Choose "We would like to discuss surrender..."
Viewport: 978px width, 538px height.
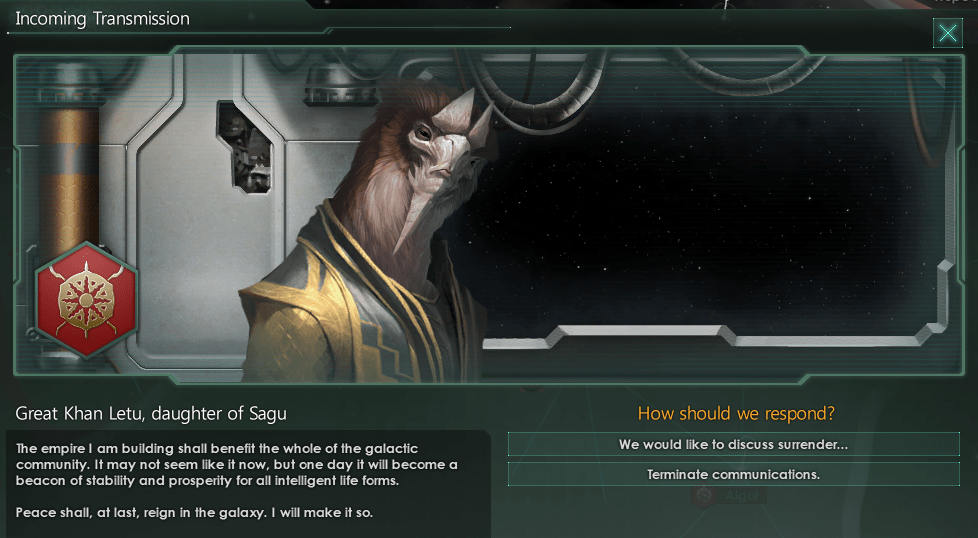(x=733, y=444)
